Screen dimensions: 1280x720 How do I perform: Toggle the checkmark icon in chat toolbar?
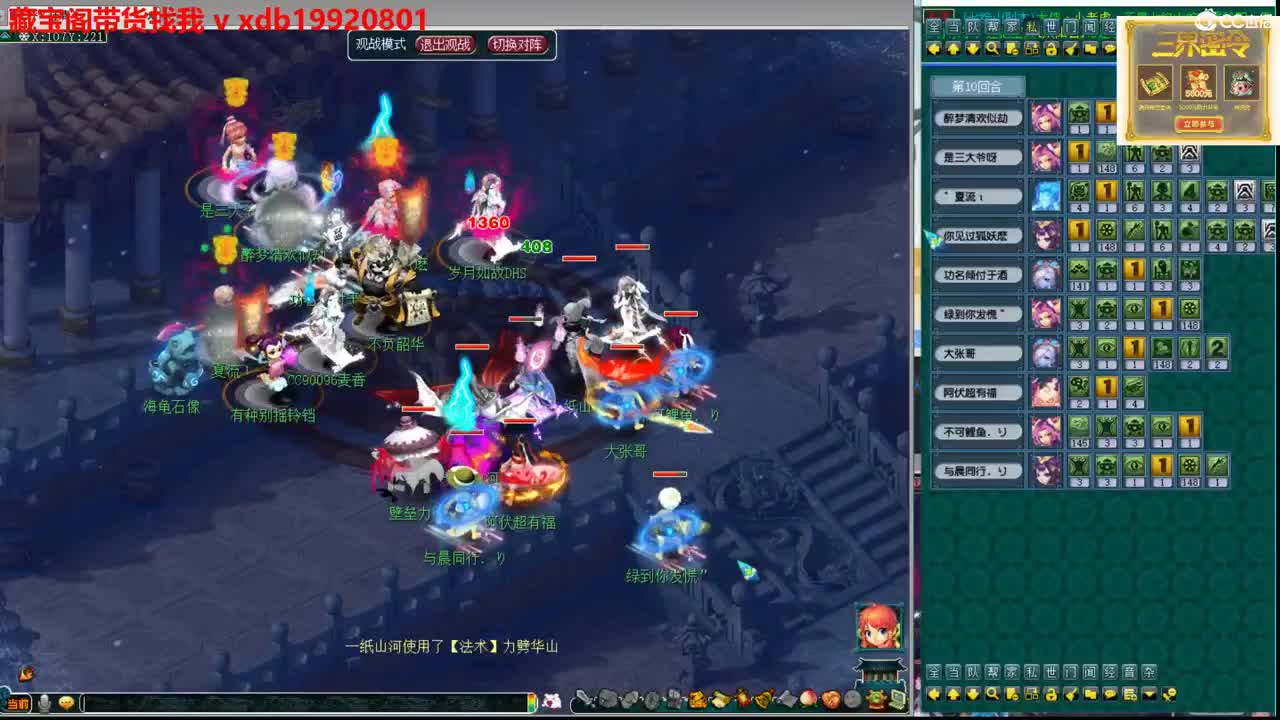tap(1072, 693)
